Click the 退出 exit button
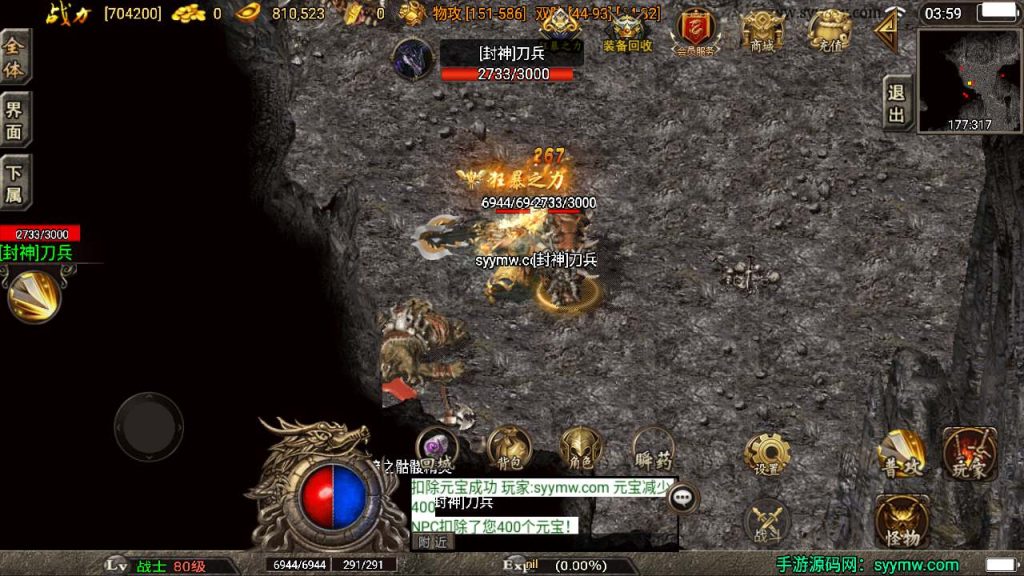 (898, 103)
